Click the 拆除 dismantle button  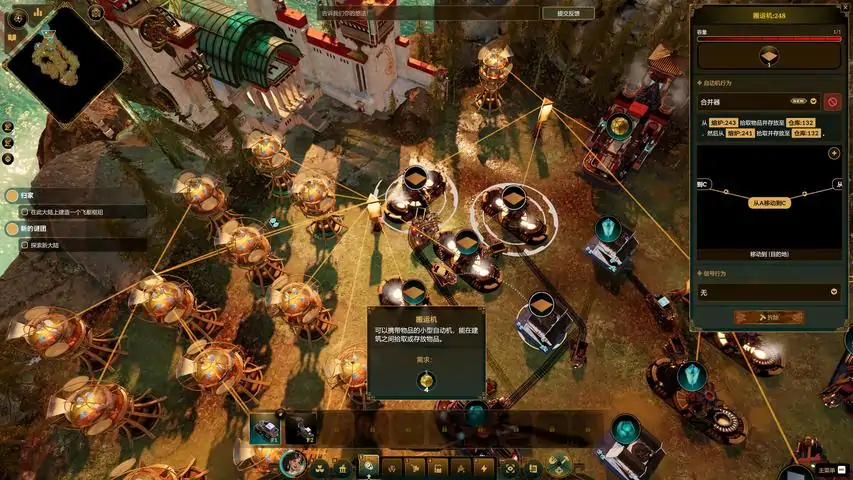coord(768,317)
